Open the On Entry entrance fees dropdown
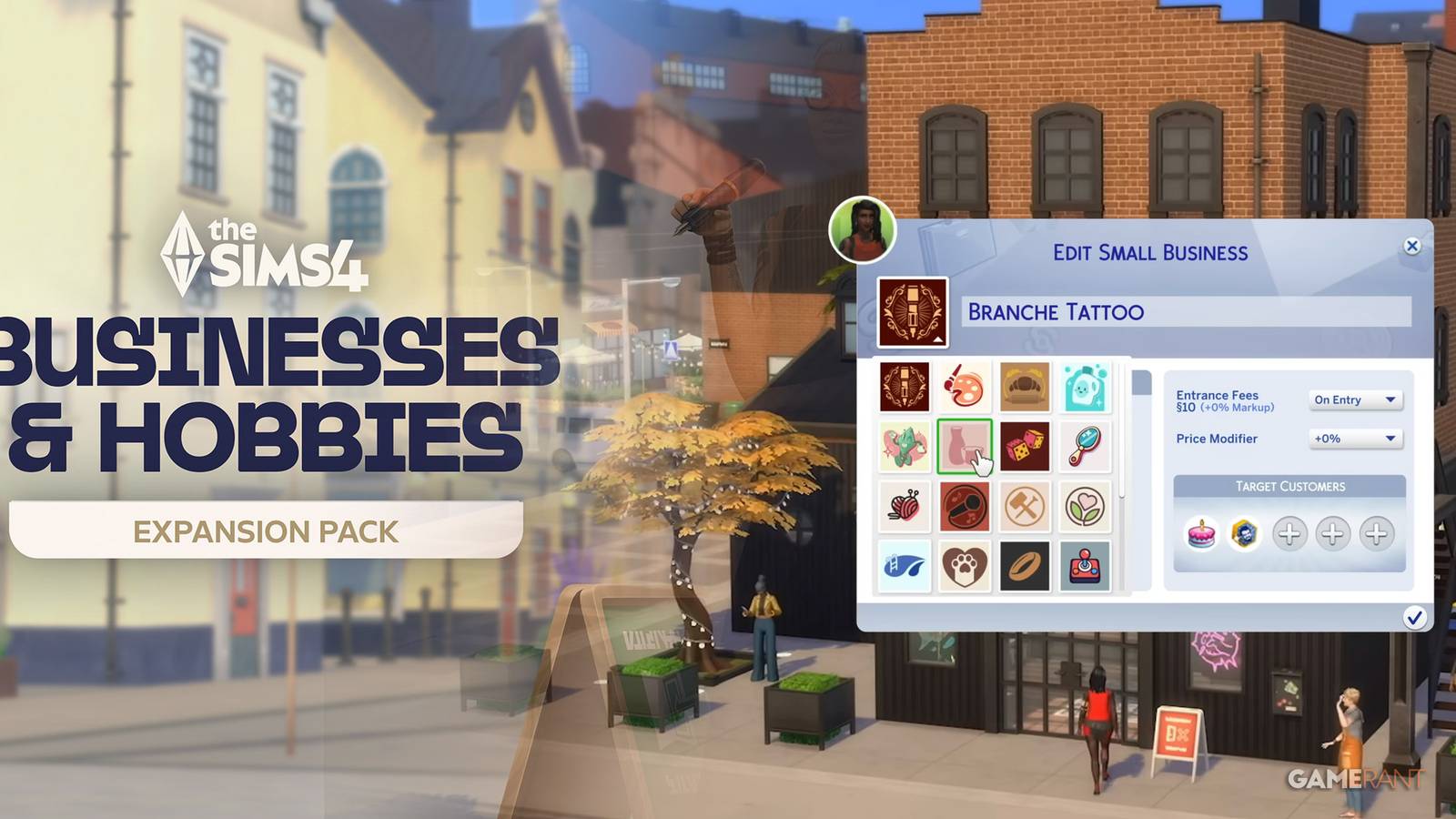This screenshot has height=819, width=1456. (x=1355, y=399)
